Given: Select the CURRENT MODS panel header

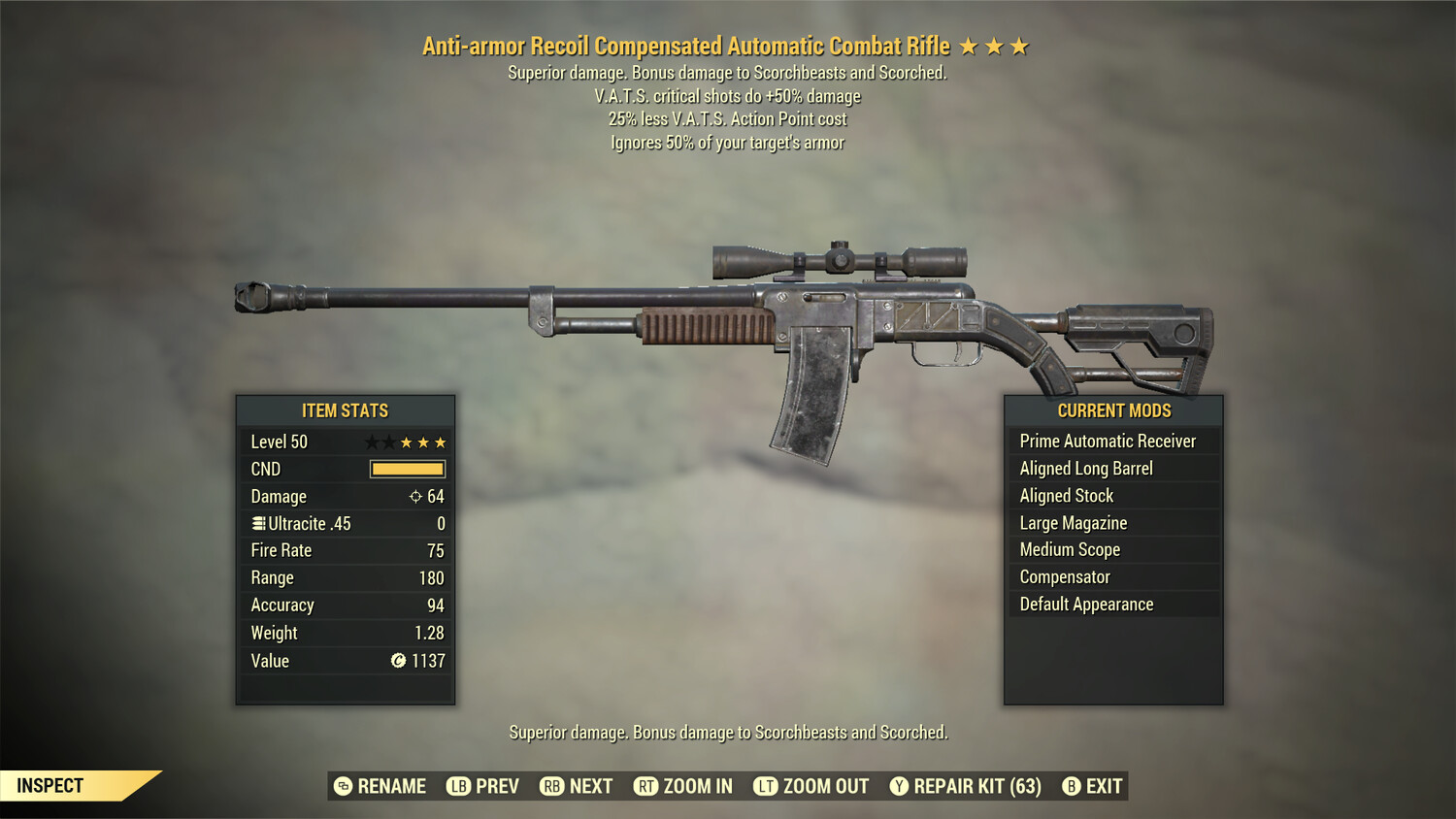Looking at the screenshot, I should pos(1113,410).
